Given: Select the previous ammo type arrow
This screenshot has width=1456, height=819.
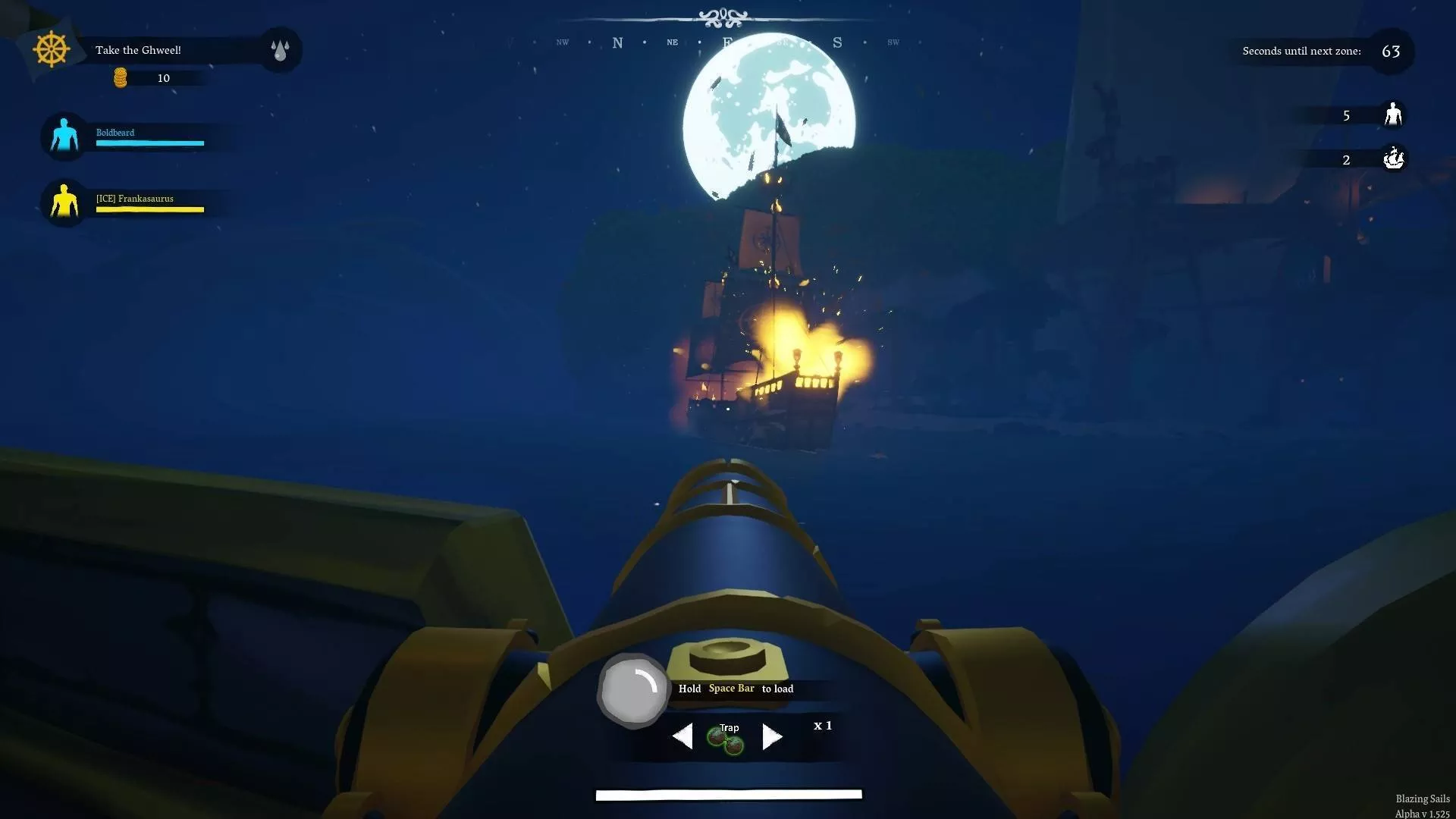Looking at the screenshot, I should [x=682, y=736].
